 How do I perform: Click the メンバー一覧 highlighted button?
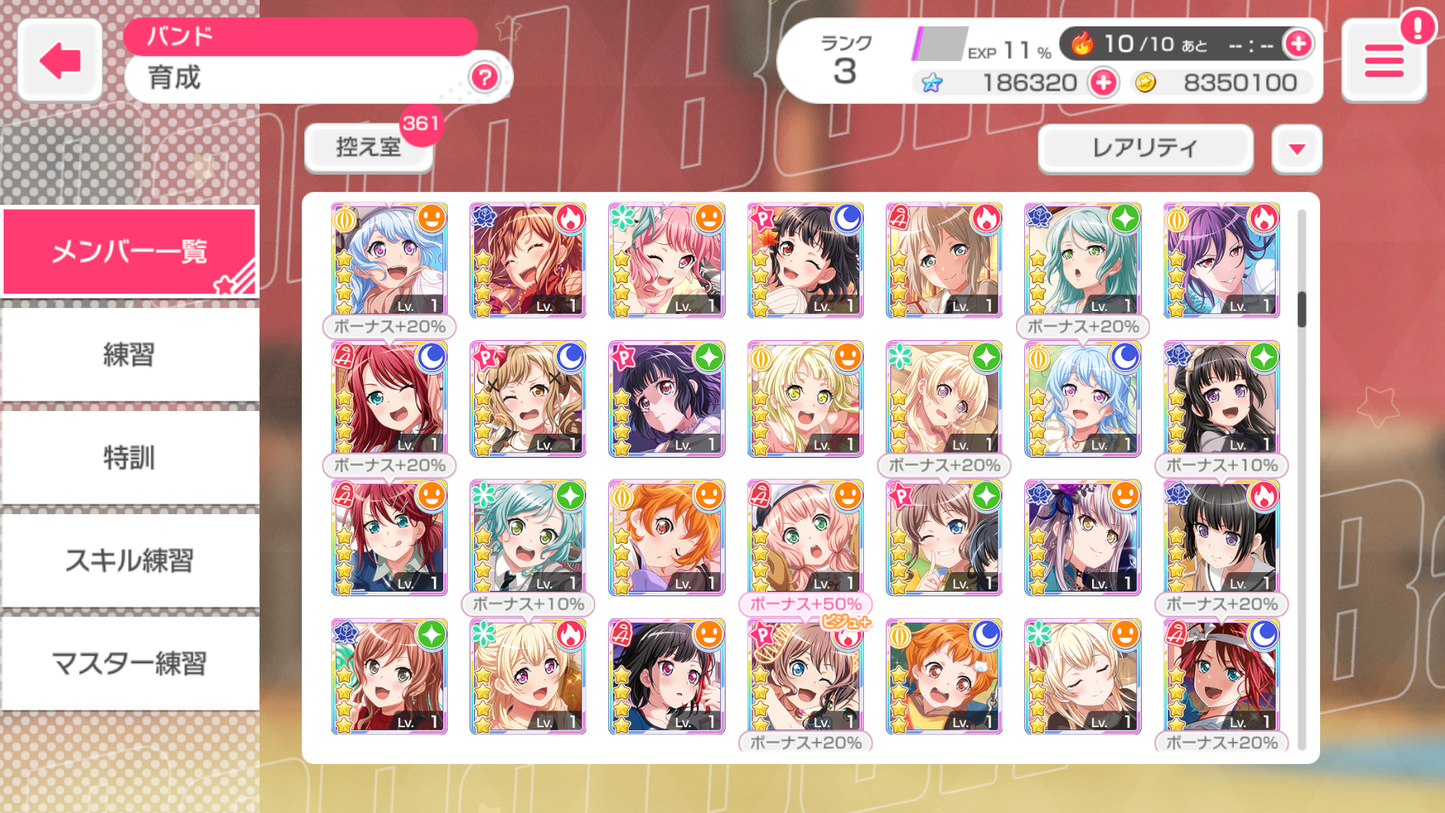pos(130,250)
